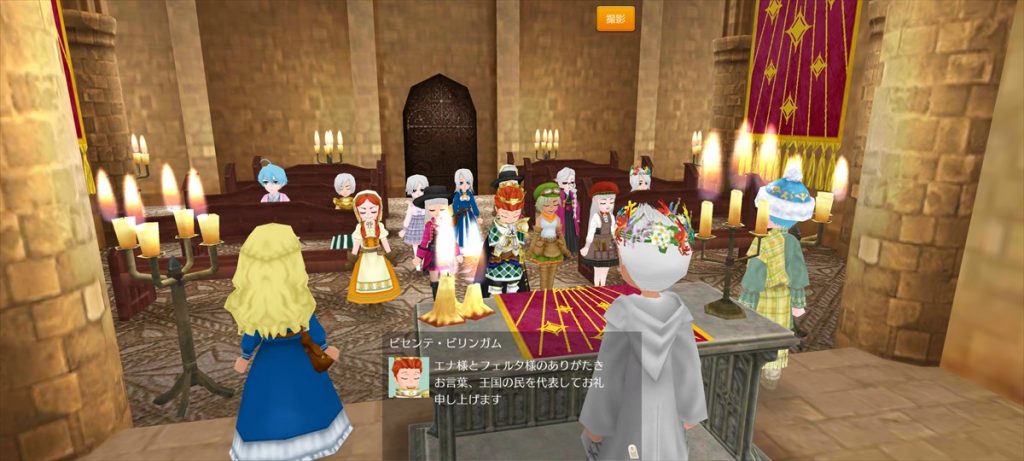This screenshot has height=461, width=1024.
Task: Tap the orange 撮影 screenshot button
Action: click(615, 18)
